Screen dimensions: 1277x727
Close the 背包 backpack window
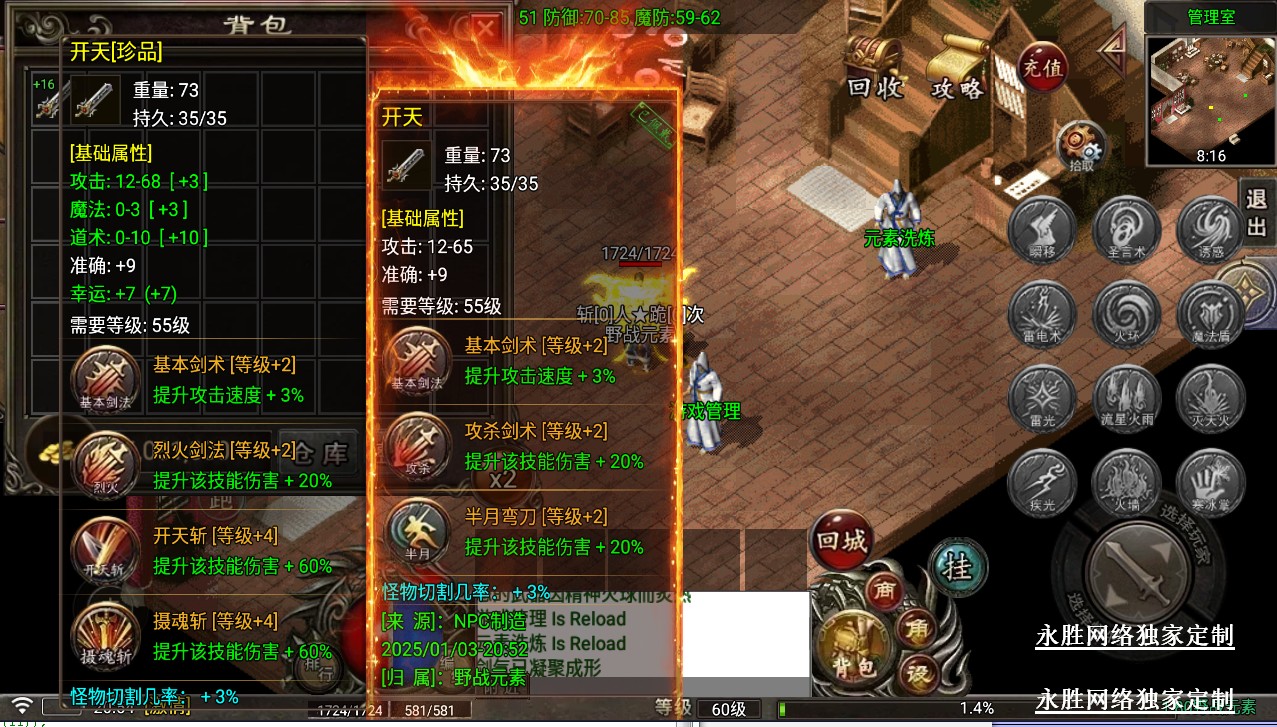(x=485, y=28)
